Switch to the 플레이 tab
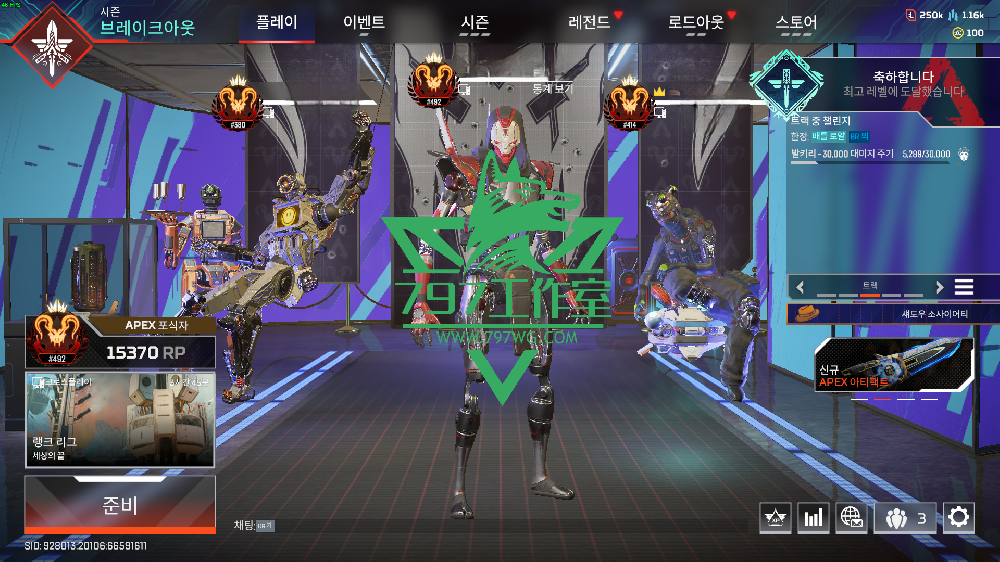Screen dimensions: 1000x562 coord(277,22)
